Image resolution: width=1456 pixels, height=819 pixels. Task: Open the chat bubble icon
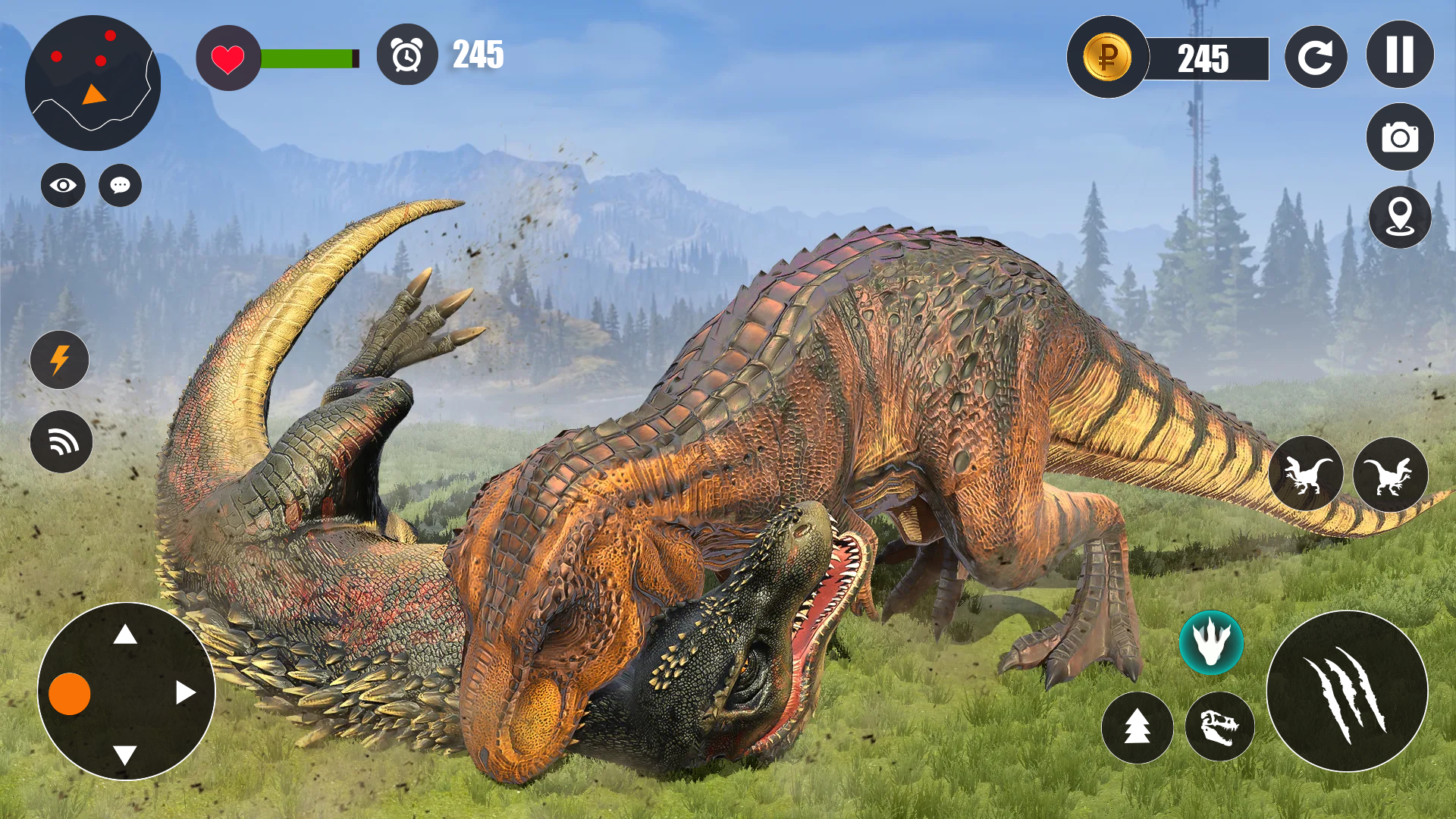(119, 184)
